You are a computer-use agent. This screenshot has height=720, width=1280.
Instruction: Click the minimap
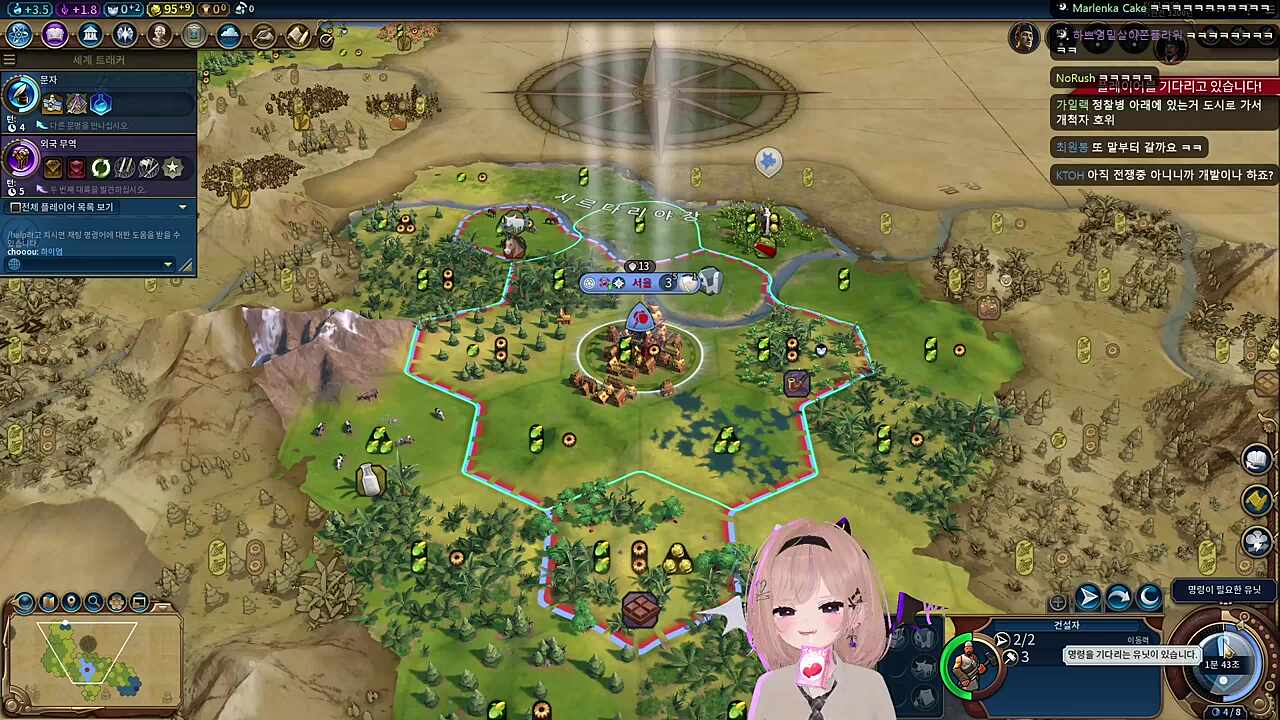(x=90, y=660)
